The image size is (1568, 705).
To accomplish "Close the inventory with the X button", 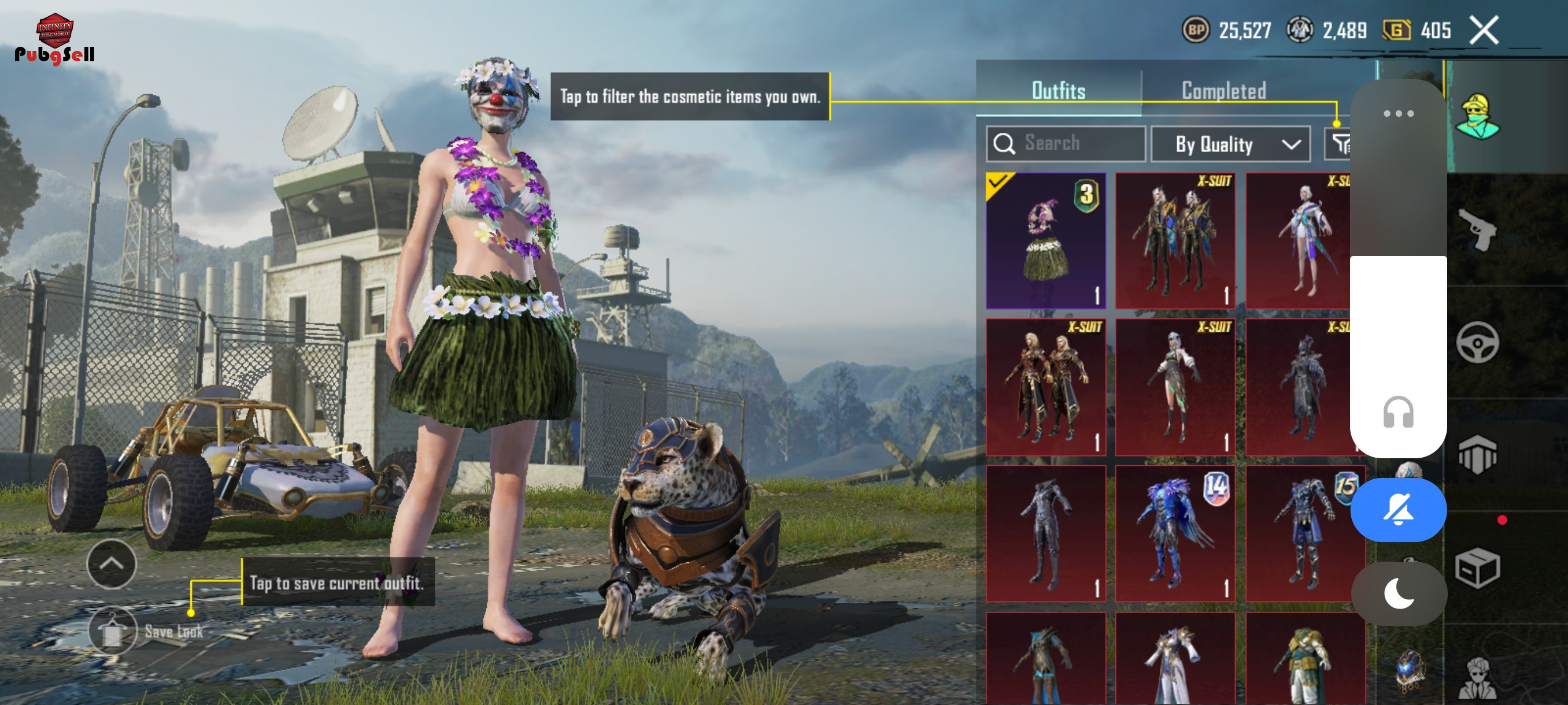I will (x=1484, y=31).
